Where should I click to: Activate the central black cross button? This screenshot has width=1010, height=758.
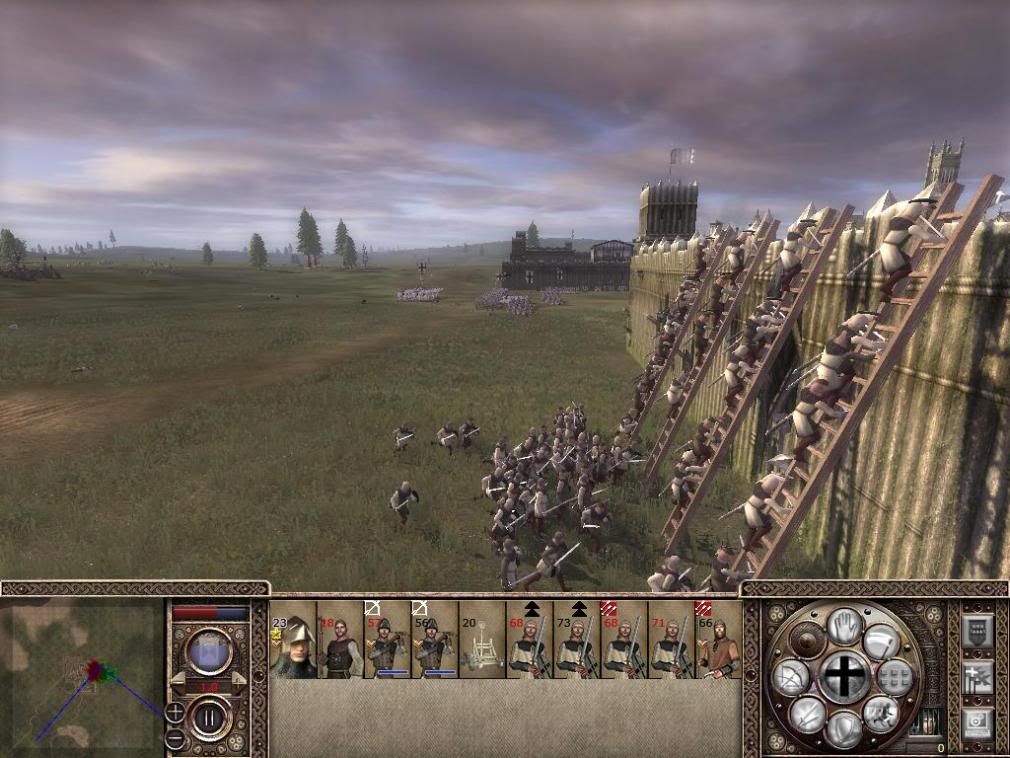[x=845, y=677]
